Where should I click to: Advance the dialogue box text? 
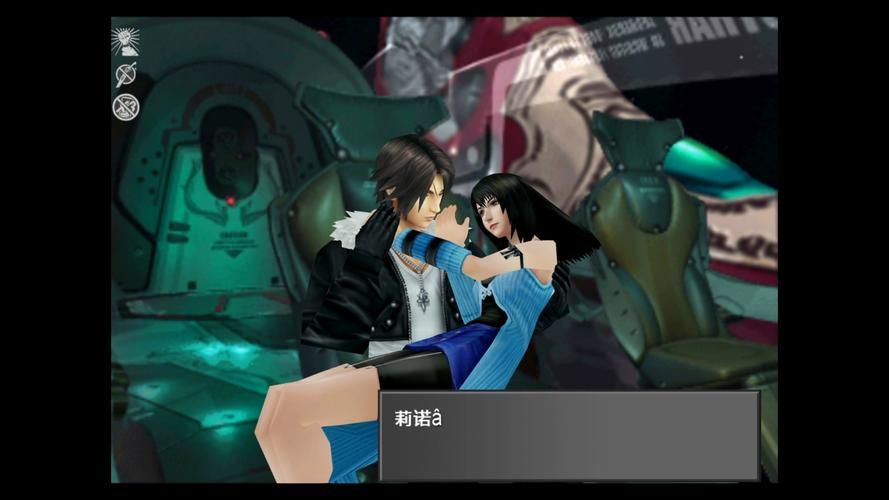(568, 435)
